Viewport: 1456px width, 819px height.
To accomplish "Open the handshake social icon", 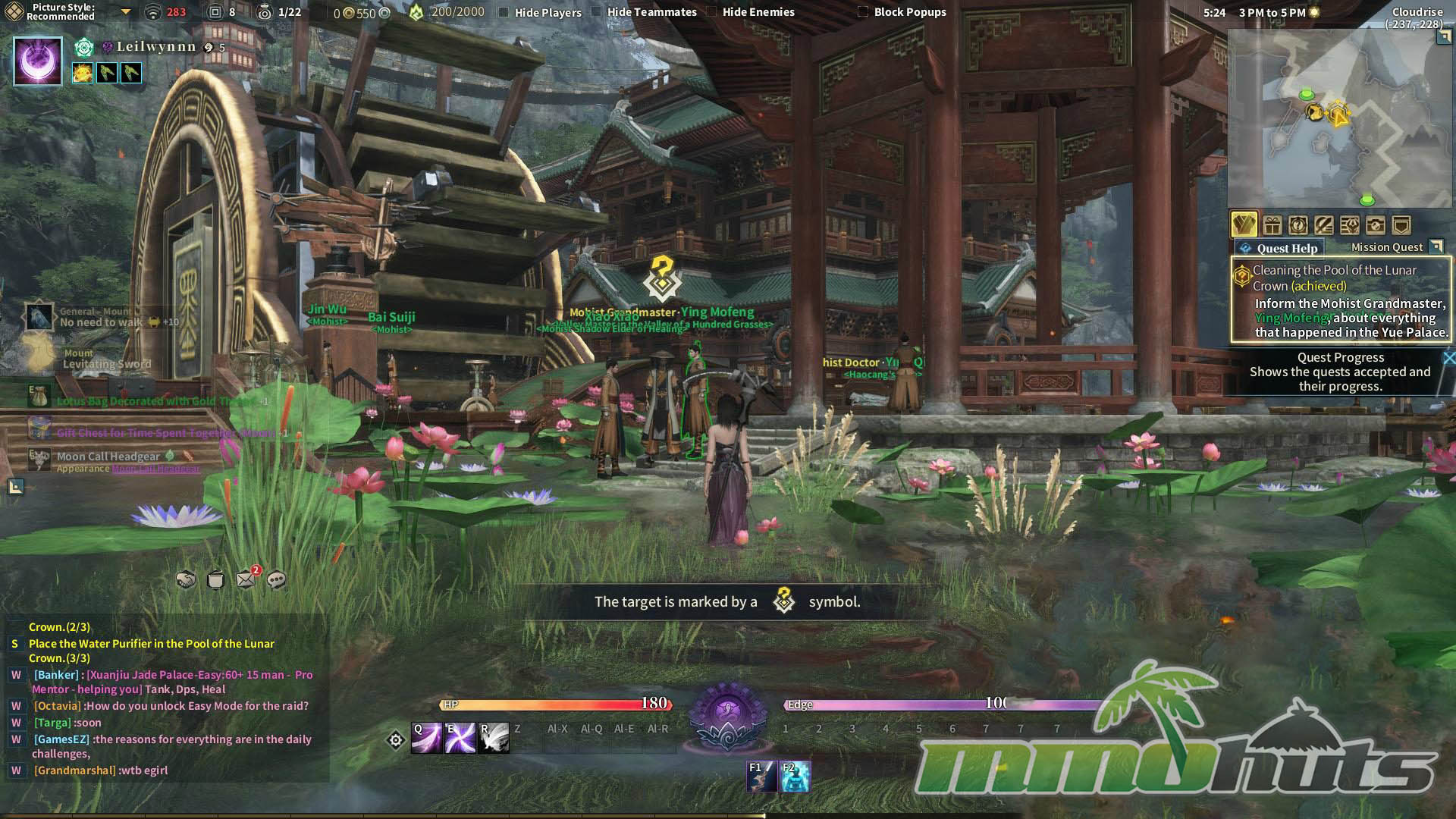I will 186,580.
